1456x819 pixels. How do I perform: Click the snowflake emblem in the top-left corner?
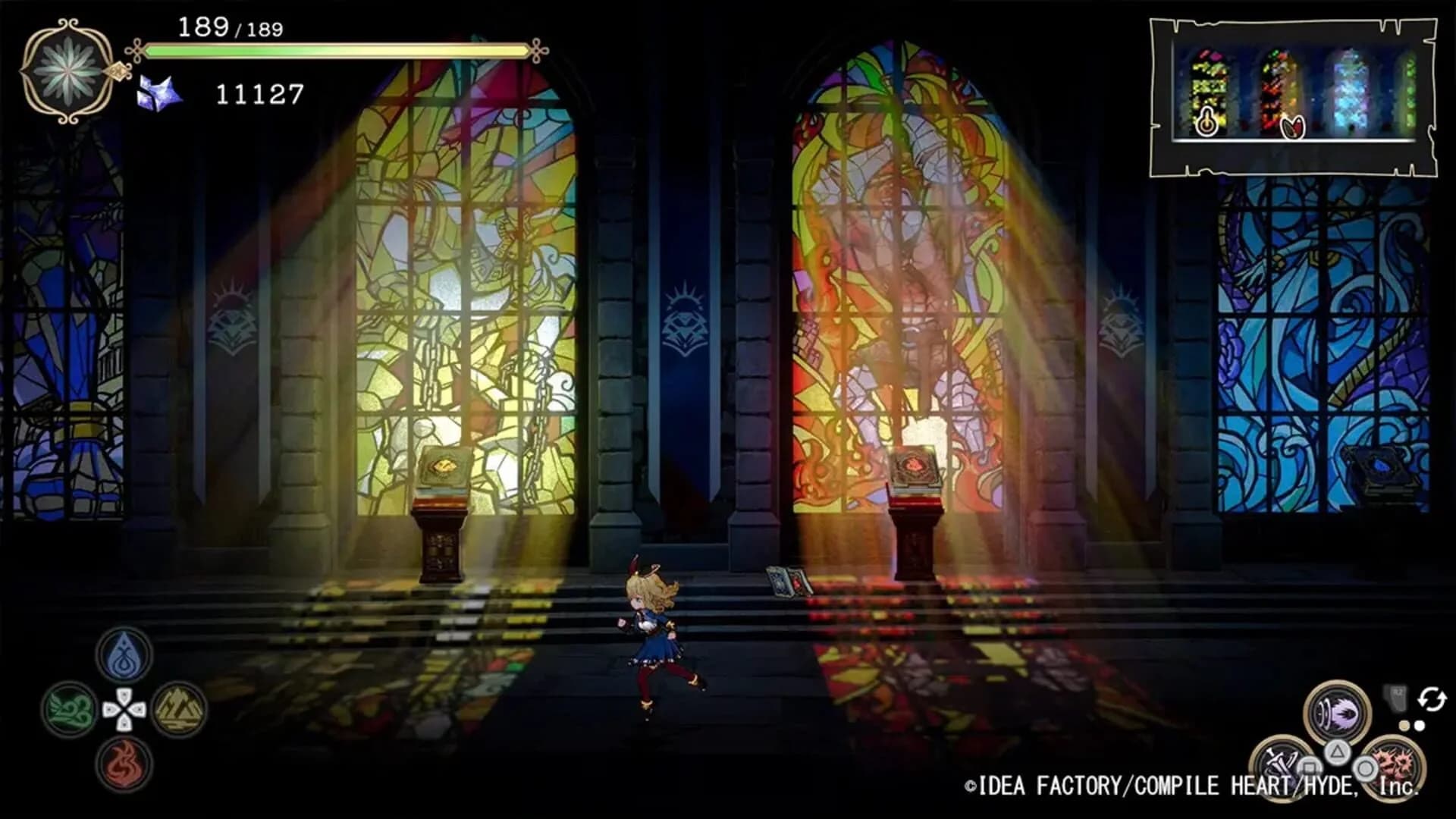(67, 72)
